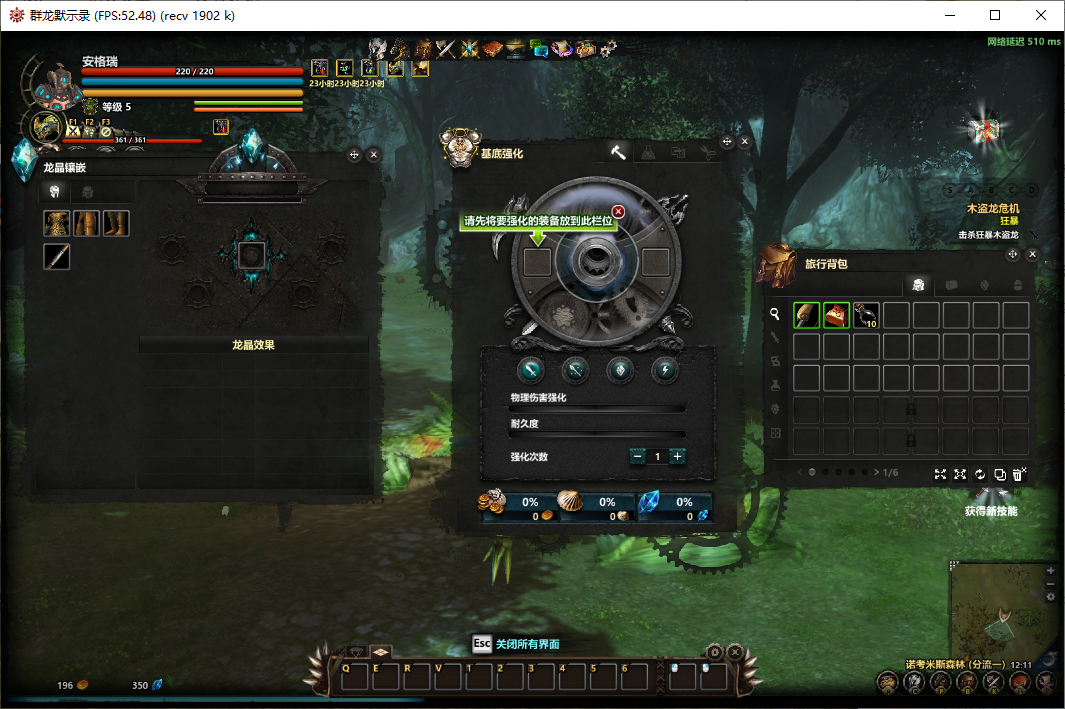
Task: Click the backpack trash can button
Action: coord(1018,474)
